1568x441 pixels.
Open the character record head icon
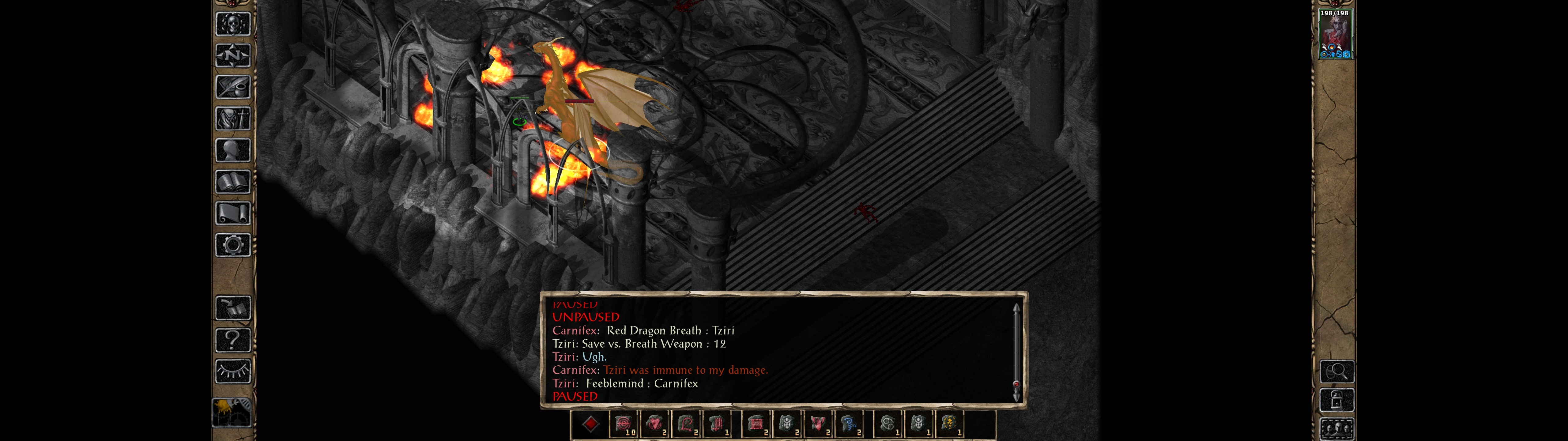232,150
